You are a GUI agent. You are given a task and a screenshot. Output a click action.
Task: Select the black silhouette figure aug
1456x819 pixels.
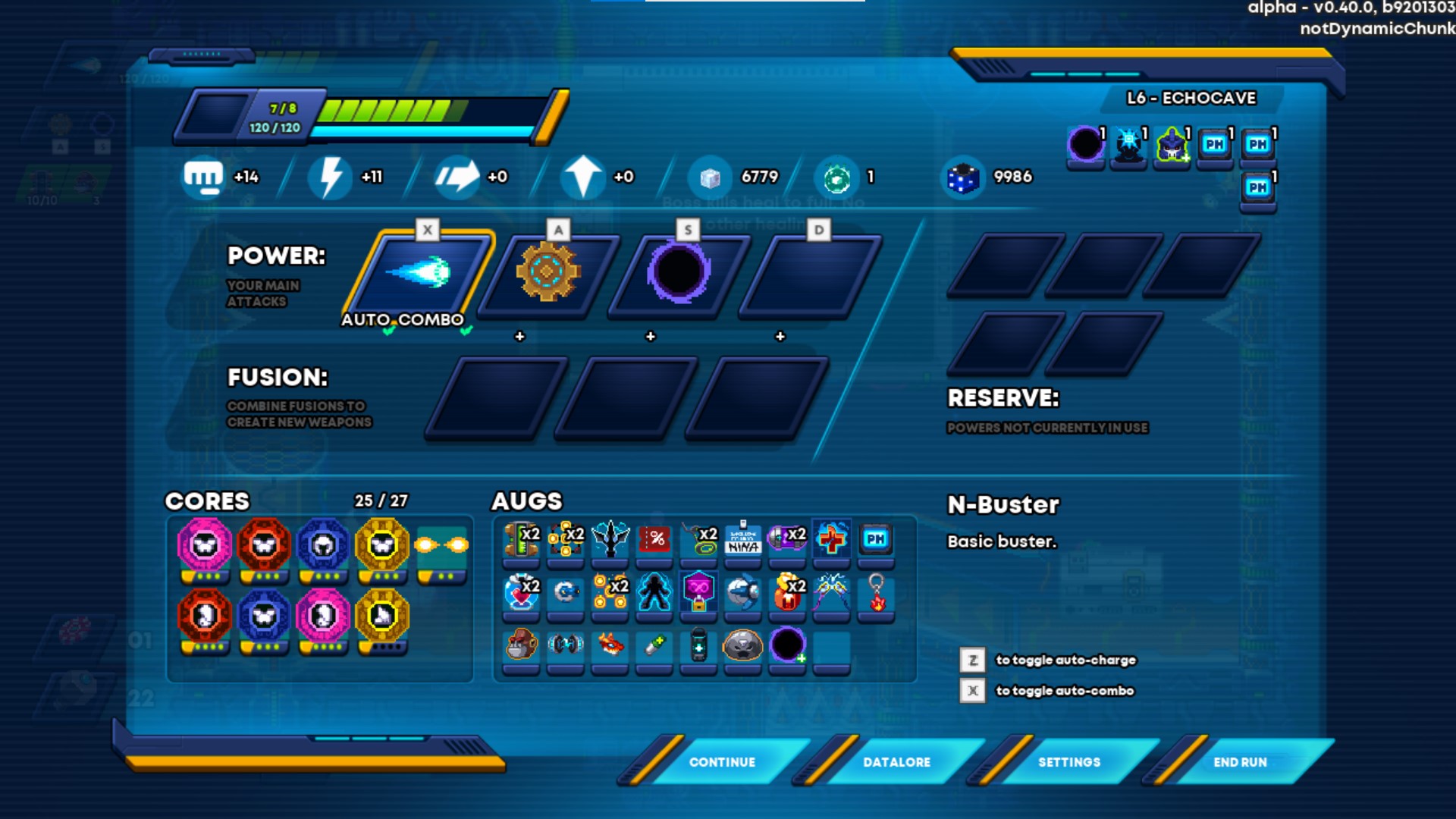654,593
